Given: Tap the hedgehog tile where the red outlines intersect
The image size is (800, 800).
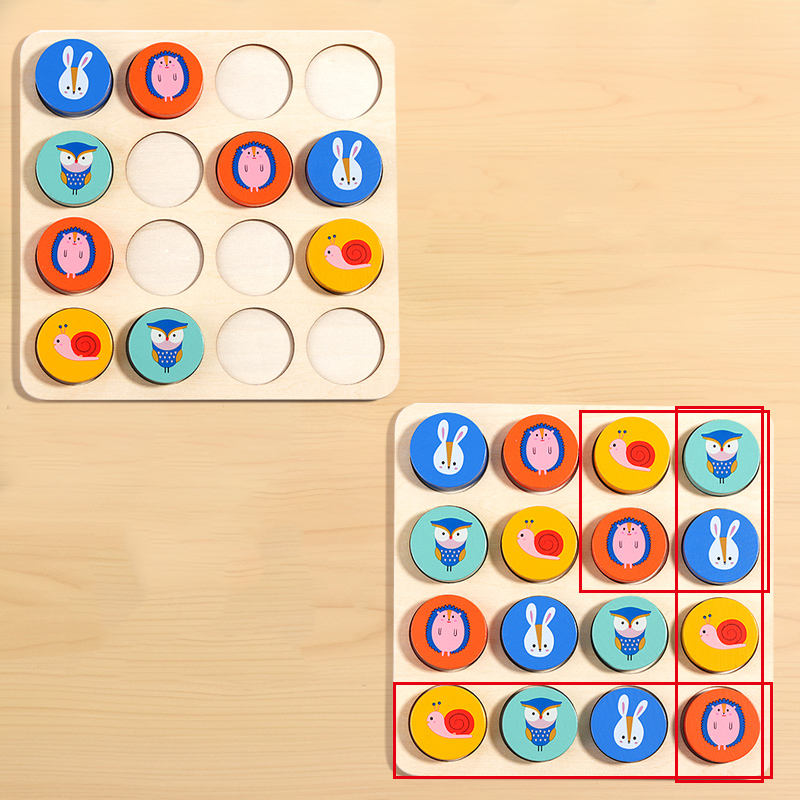Looking at the screenshot, I should (x=719, y=725).
